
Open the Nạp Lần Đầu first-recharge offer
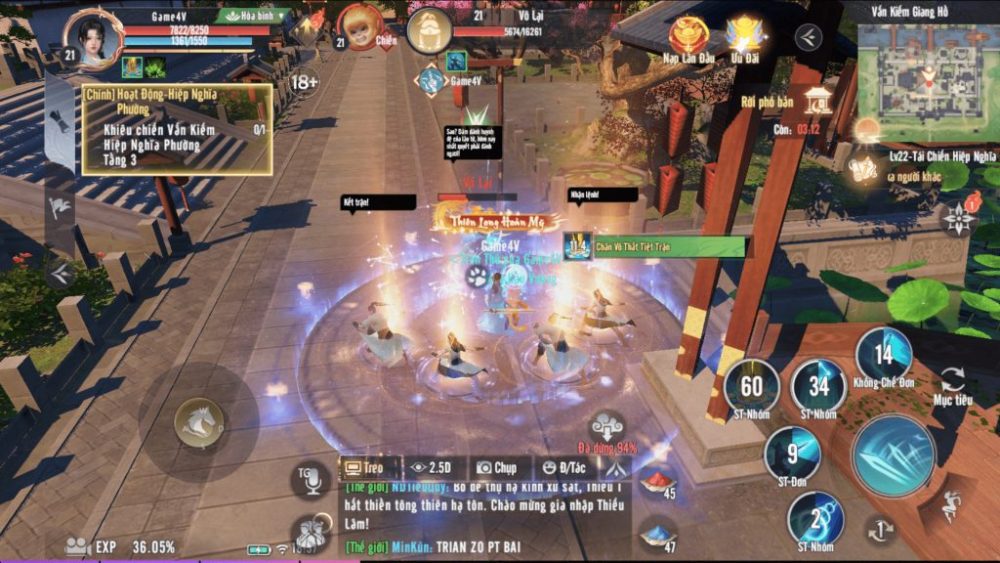[x=690, y=40]
